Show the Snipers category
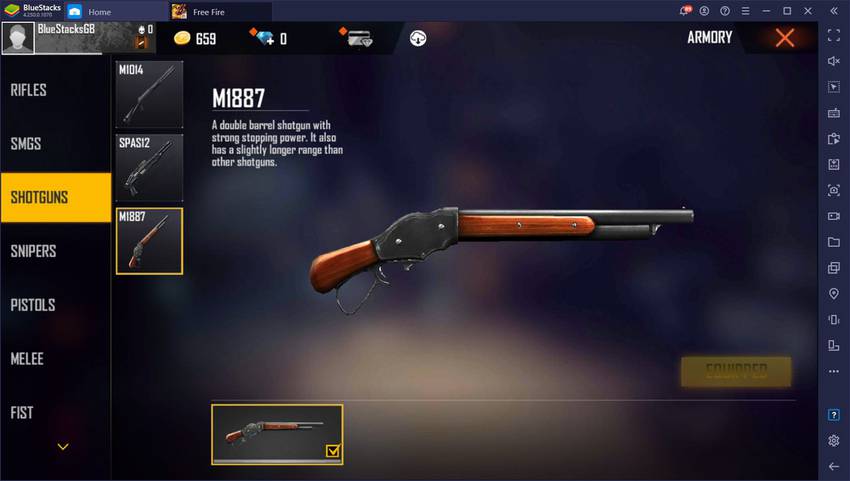 point(33,251)
